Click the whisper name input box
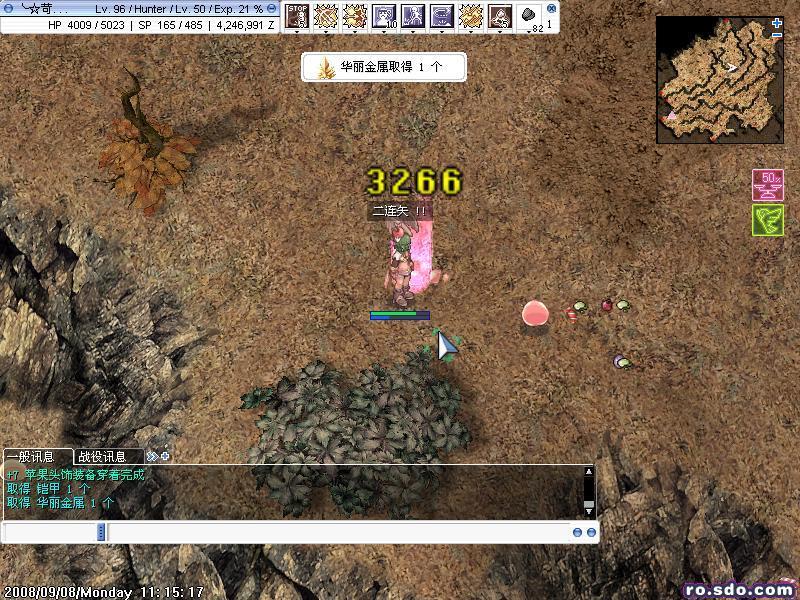This screenshot has width=800, height=600. click(50, 533)
